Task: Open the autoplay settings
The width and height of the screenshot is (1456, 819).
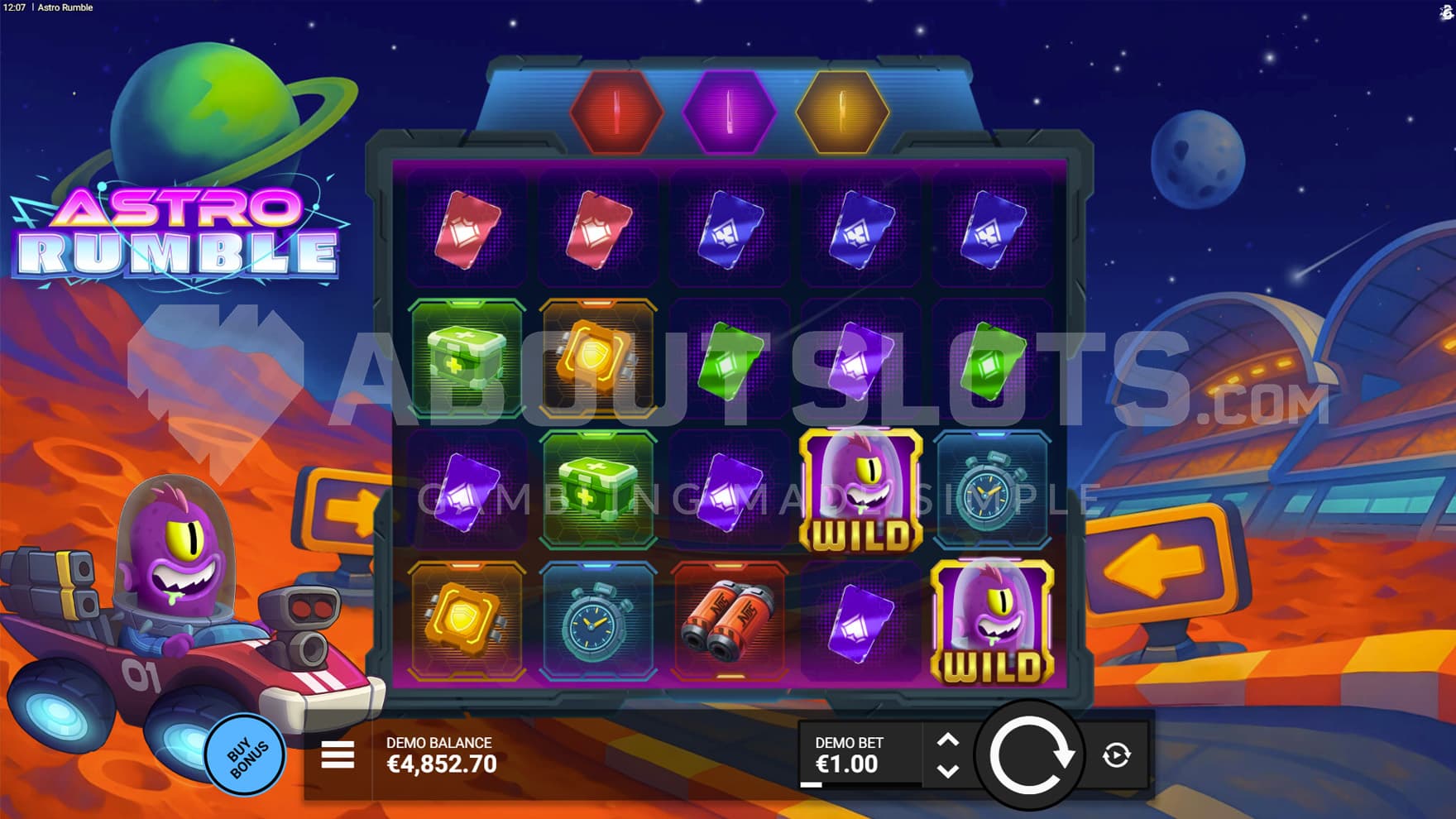Action: pos(1116,754)
